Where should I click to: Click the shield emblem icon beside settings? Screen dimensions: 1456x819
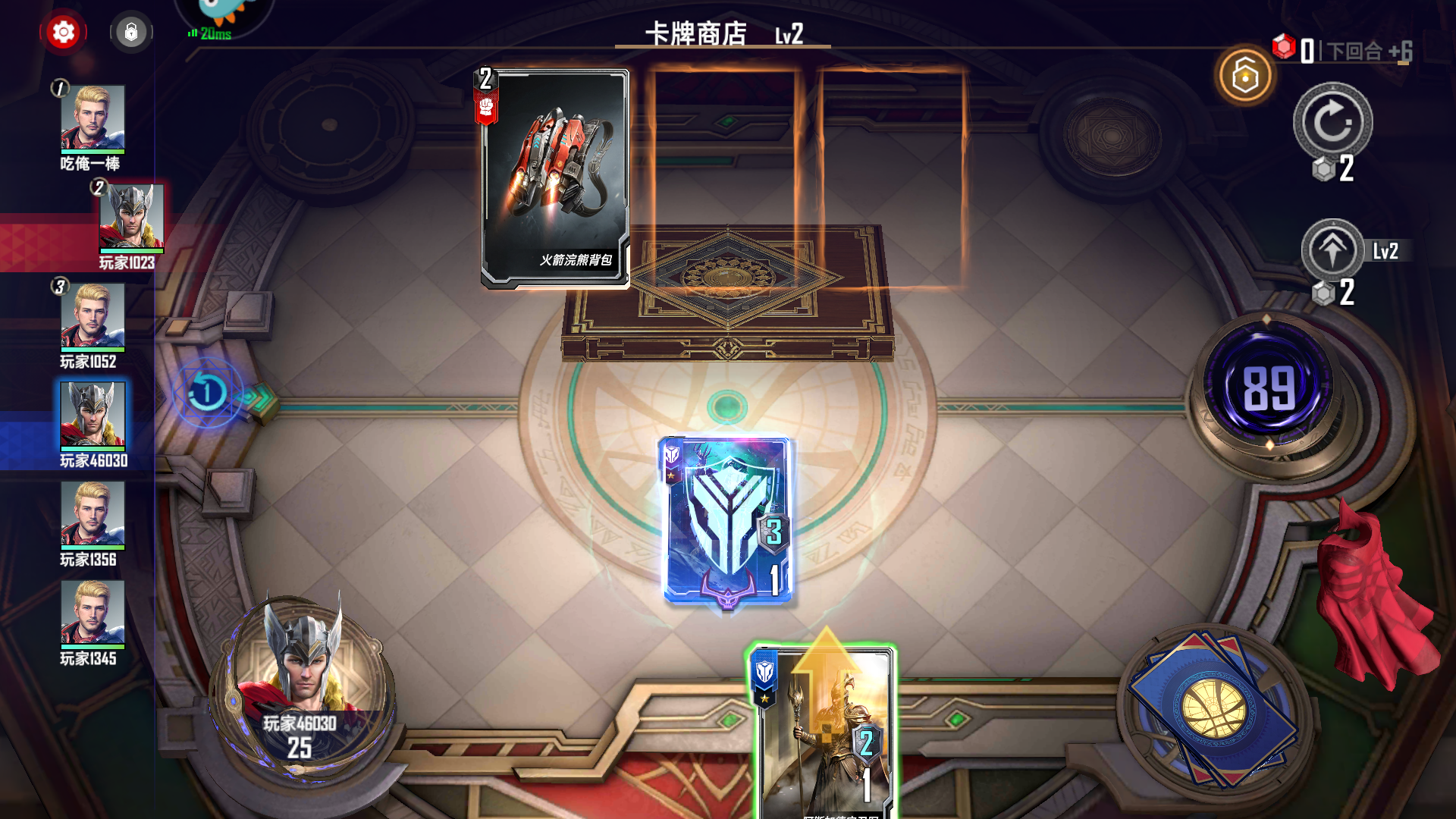[131, 33]
